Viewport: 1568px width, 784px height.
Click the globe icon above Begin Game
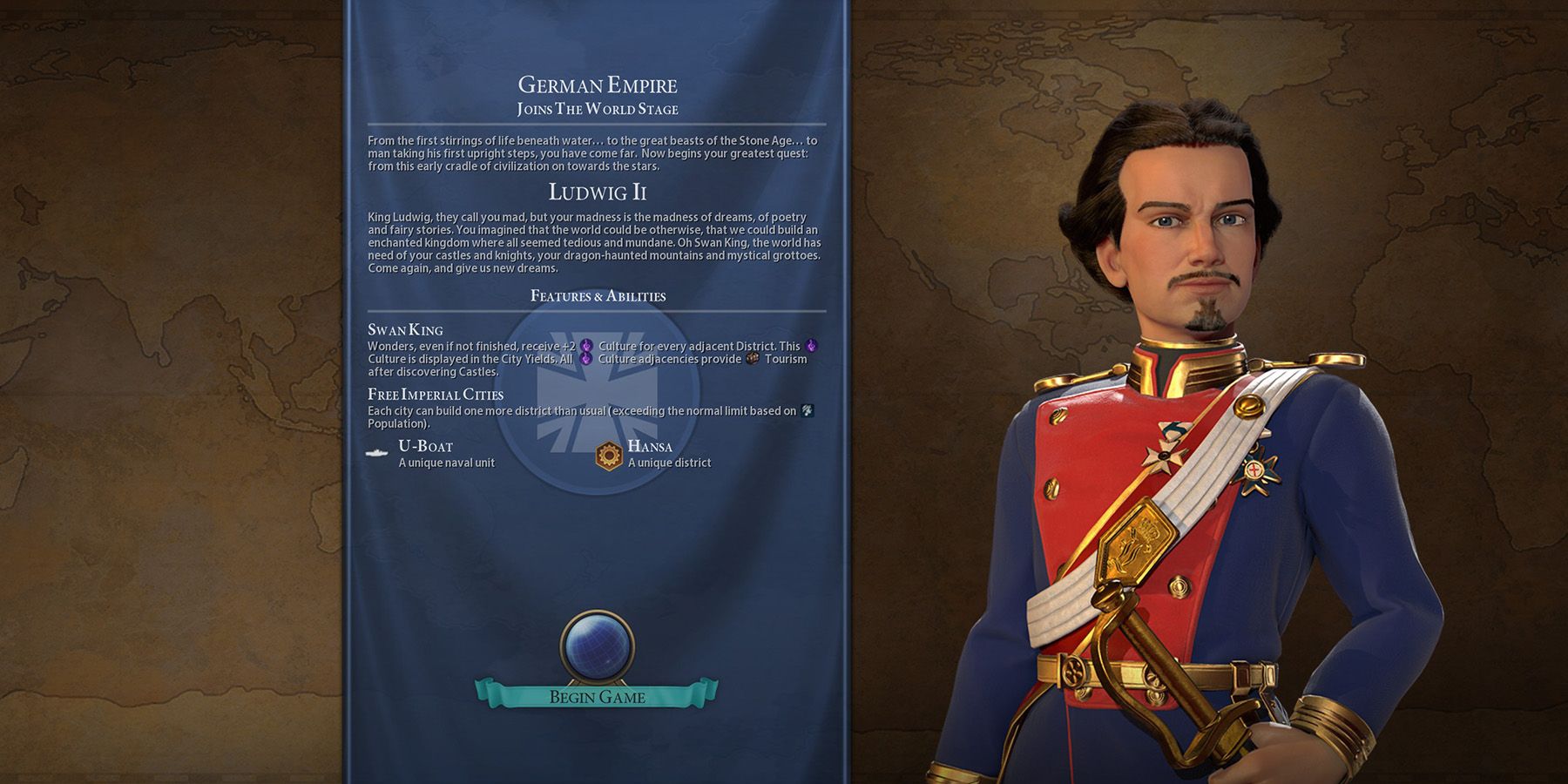598,647
